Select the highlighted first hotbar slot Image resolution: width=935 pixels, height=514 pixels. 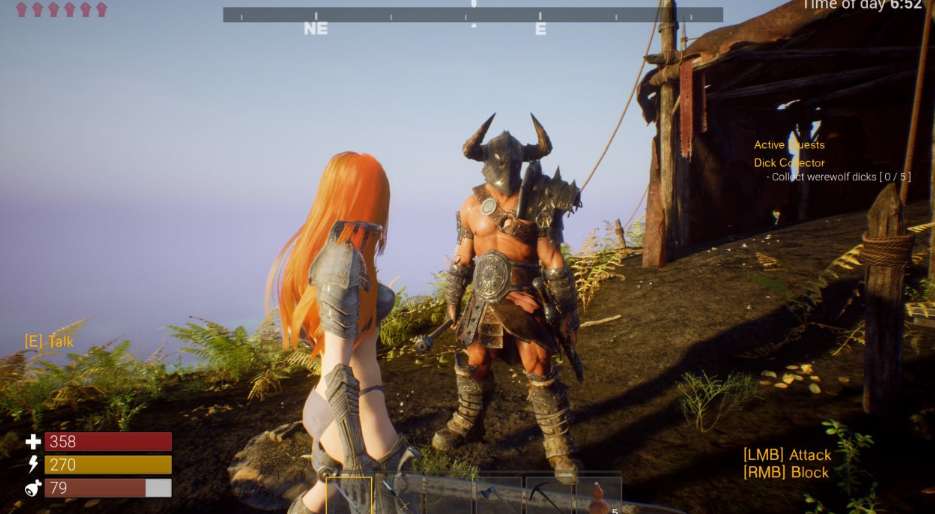coord(349,495)
